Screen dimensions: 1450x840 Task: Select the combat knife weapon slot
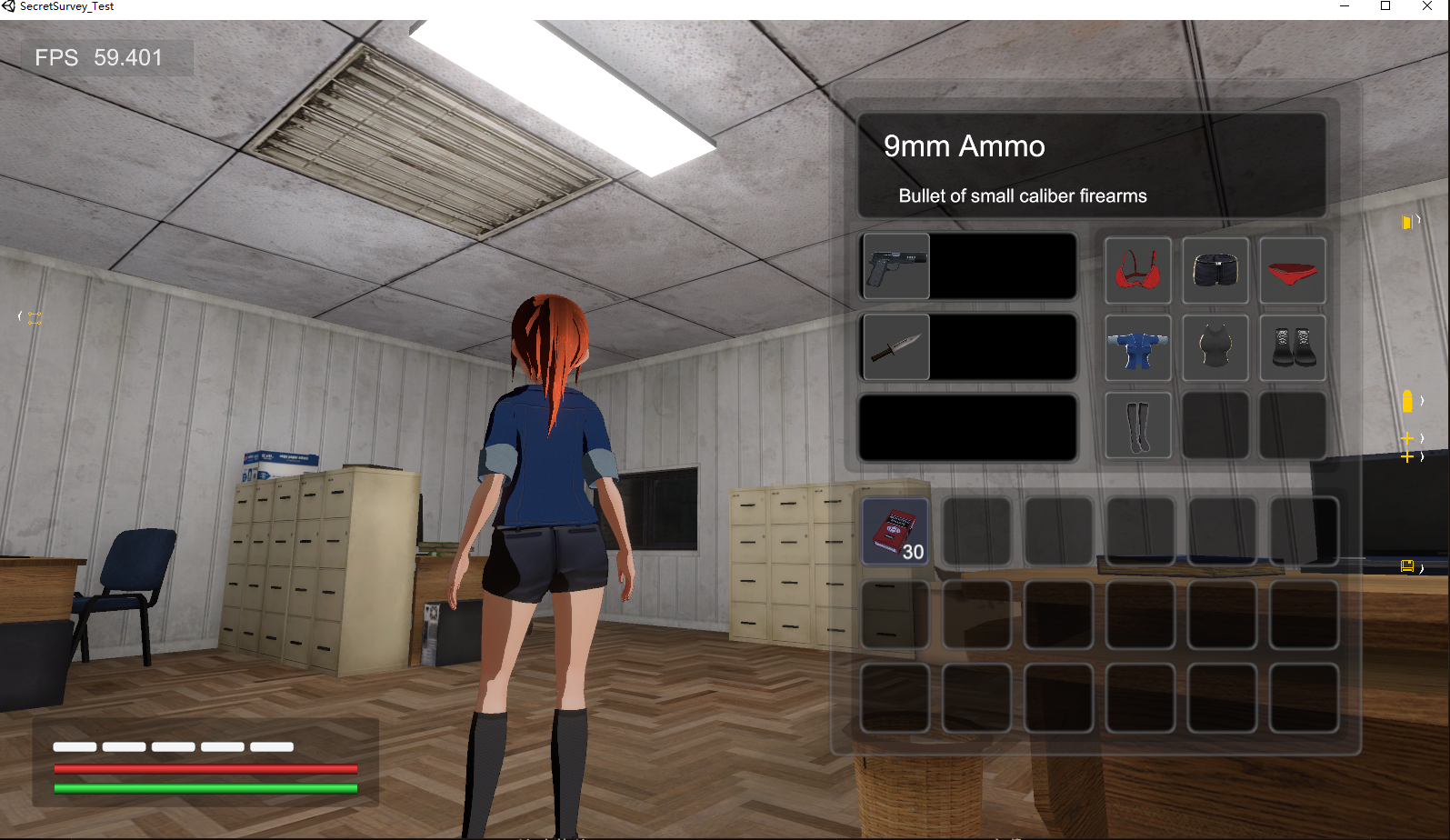coord(895,347)
